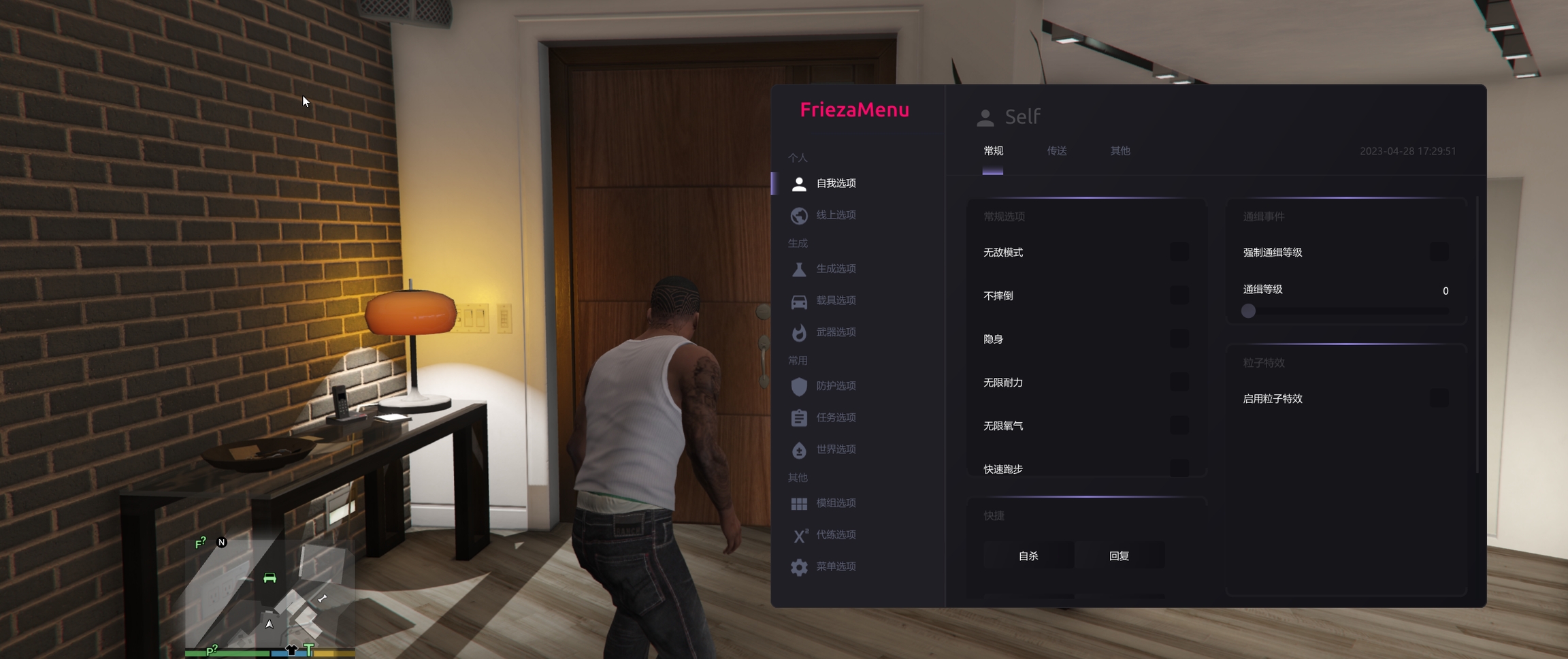This screenshot has height=659, width=1568.
Task: Click the 自杀 suicide button
Action: (x=1028, y=556)
